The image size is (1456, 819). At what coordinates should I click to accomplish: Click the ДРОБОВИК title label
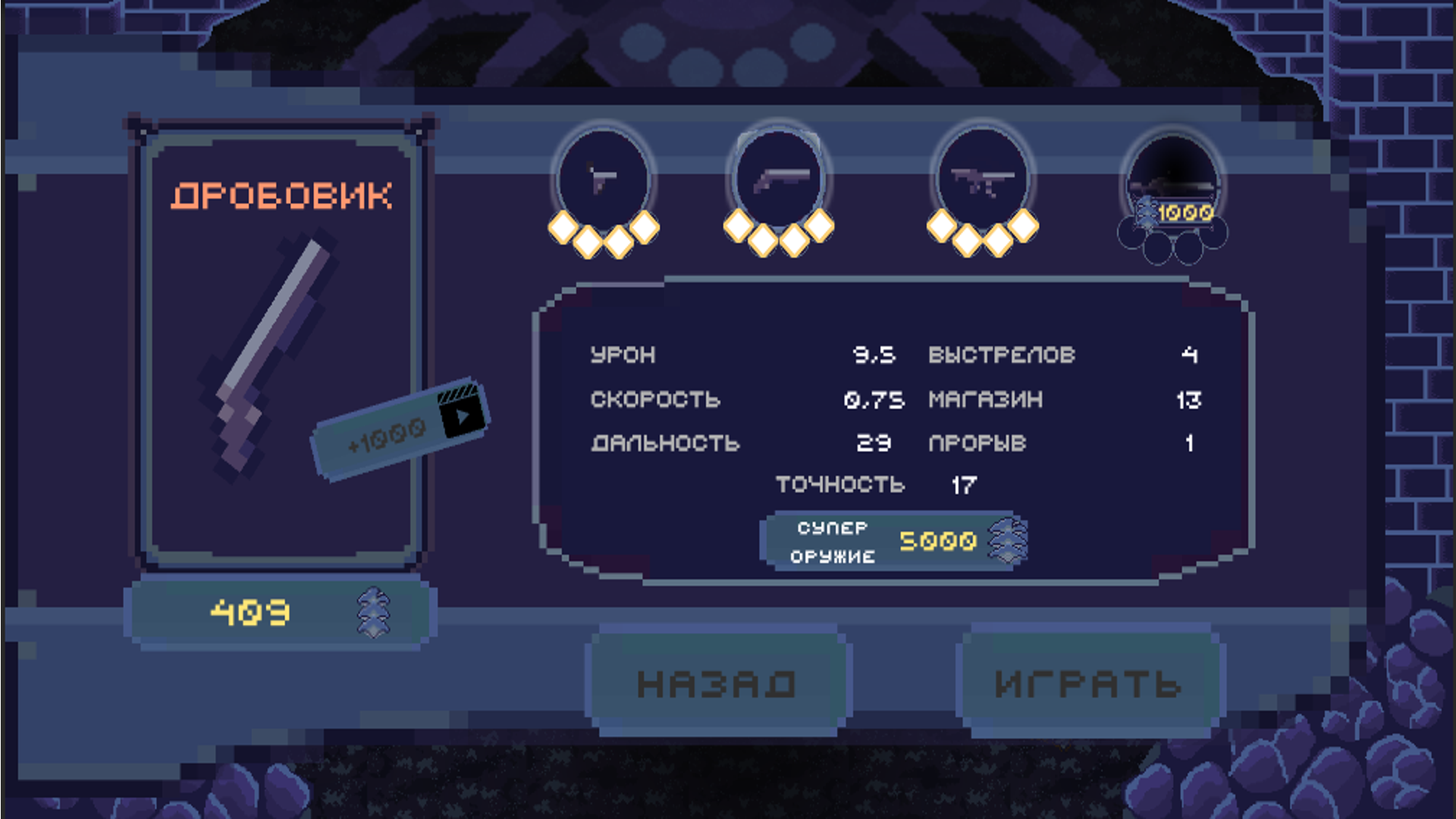click(x=284, y=194)
